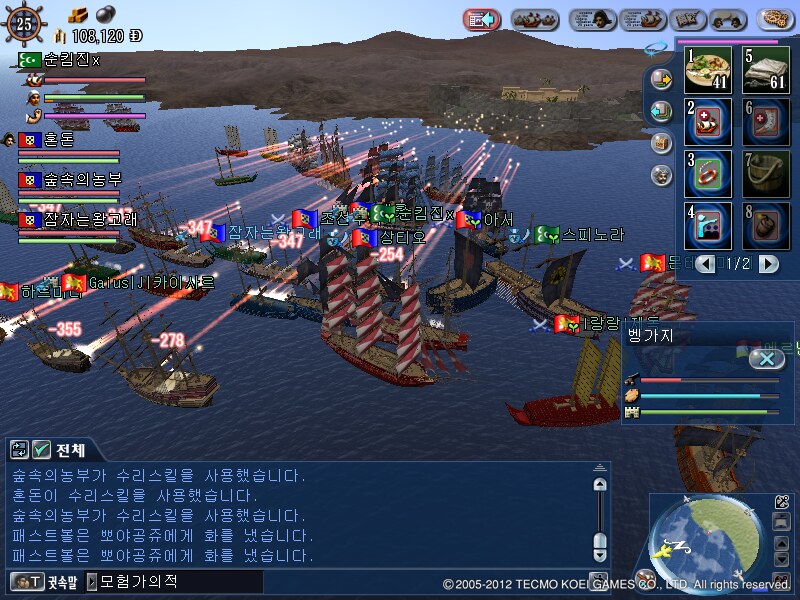
Task: Open the fleet ships menu button
Action: pos(535,19)
